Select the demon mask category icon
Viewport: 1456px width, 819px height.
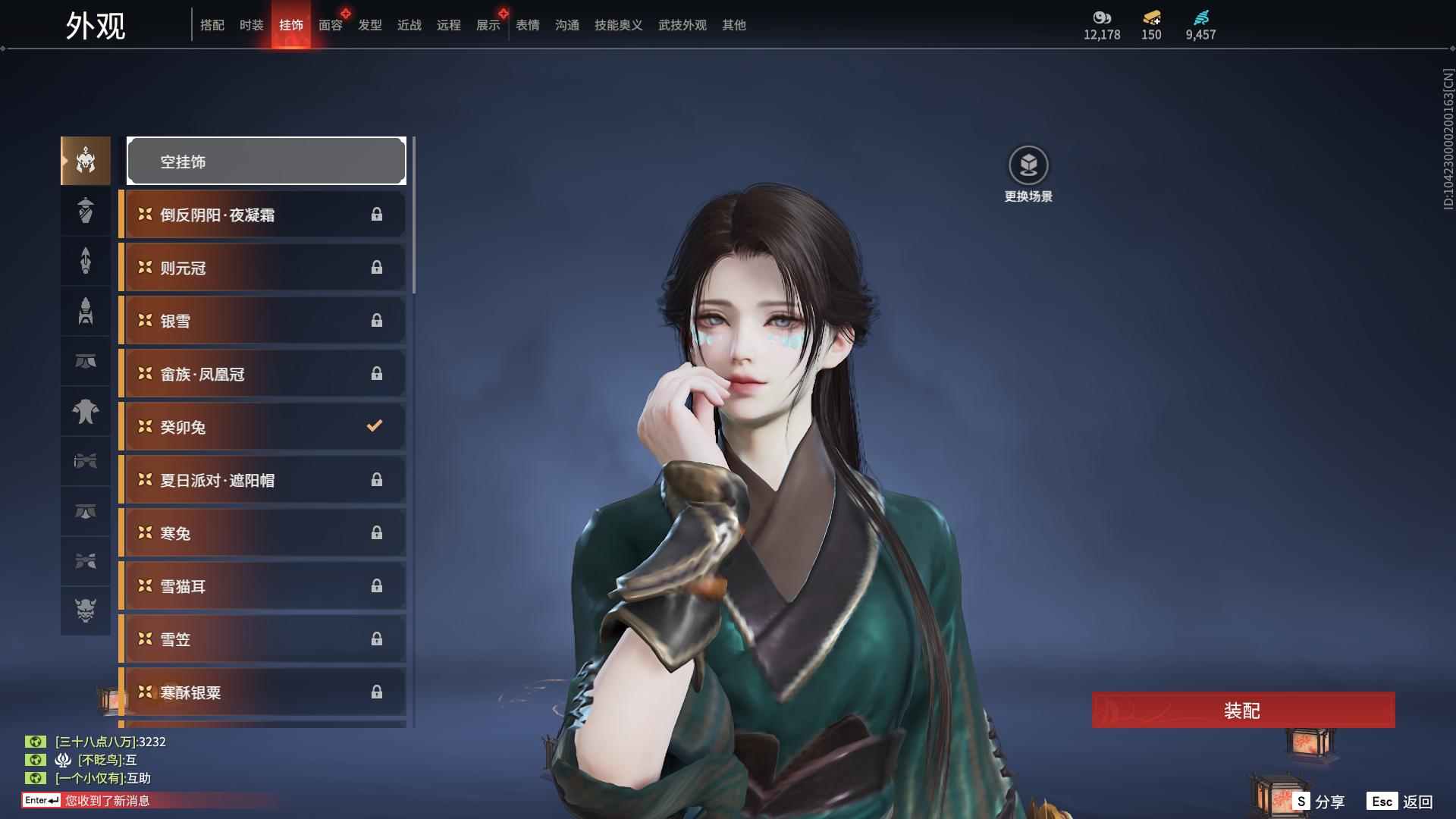click(85, 610)
